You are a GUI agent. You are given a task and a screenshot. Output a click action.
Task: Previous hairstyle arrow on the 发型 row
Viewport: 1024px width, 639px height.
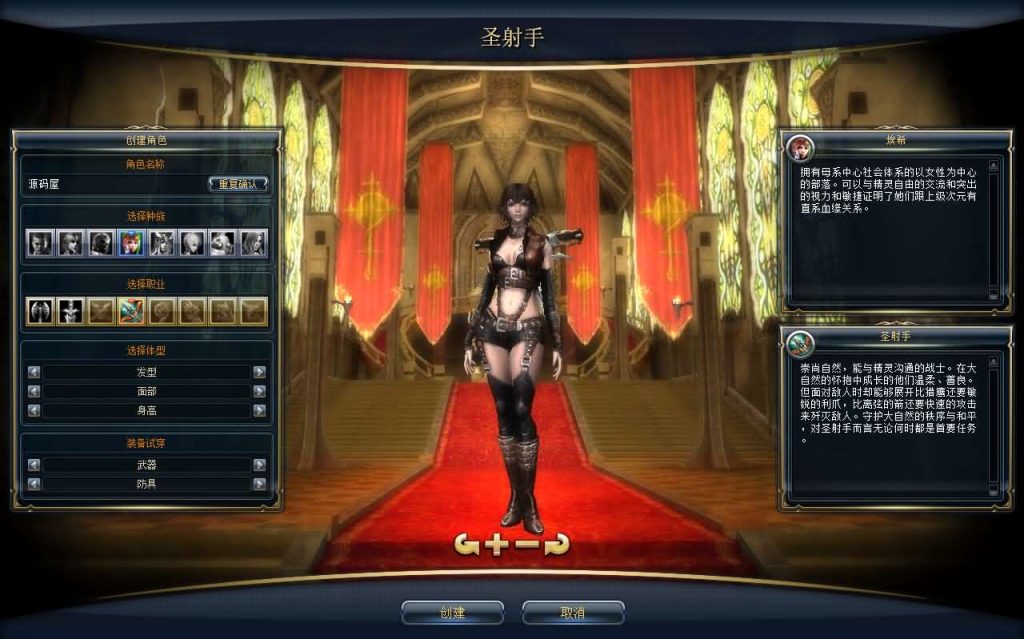coord(34,372)
